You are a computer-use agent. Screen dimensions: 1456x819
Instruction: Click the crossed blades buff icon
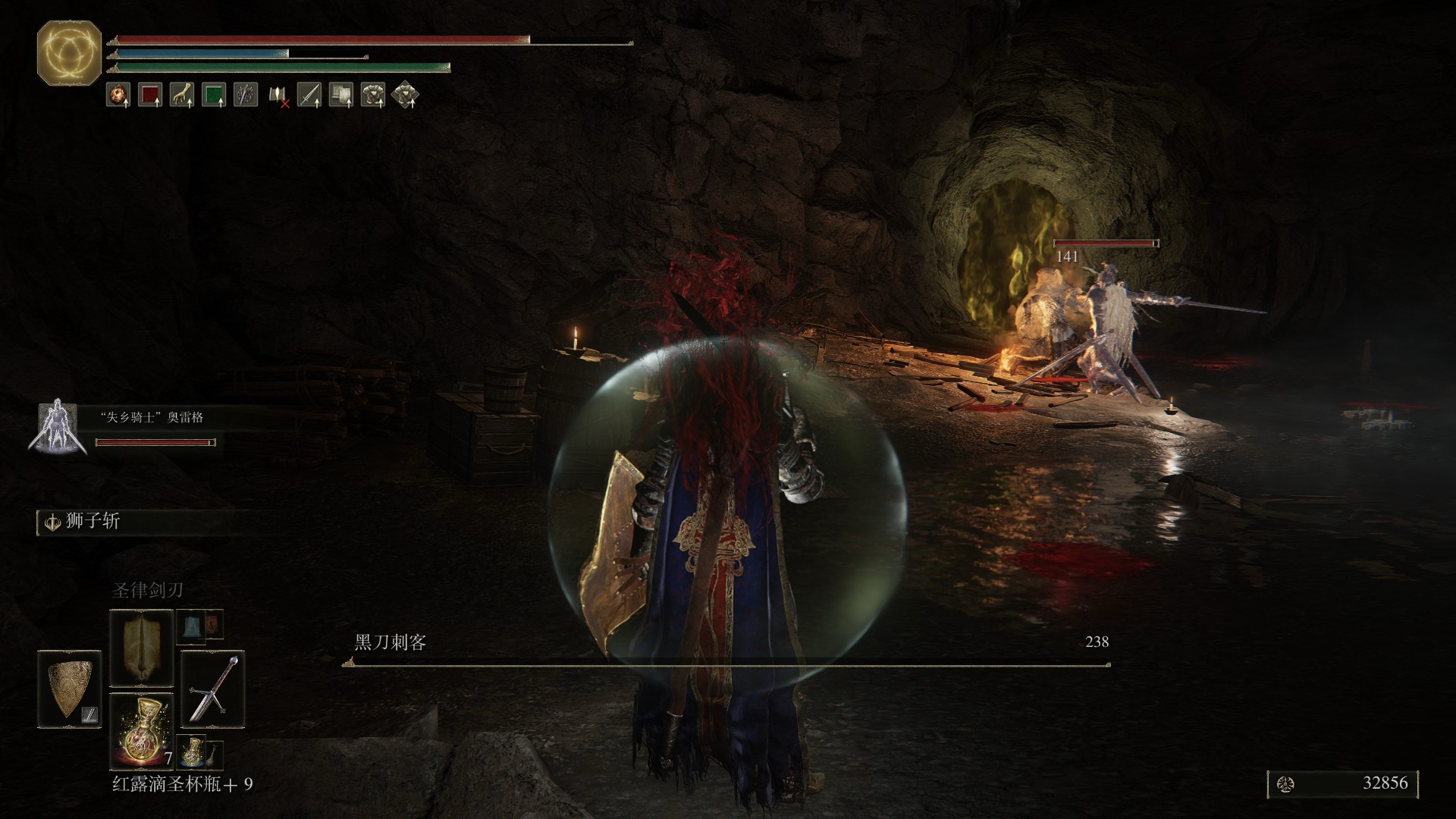tap(246, 95)
